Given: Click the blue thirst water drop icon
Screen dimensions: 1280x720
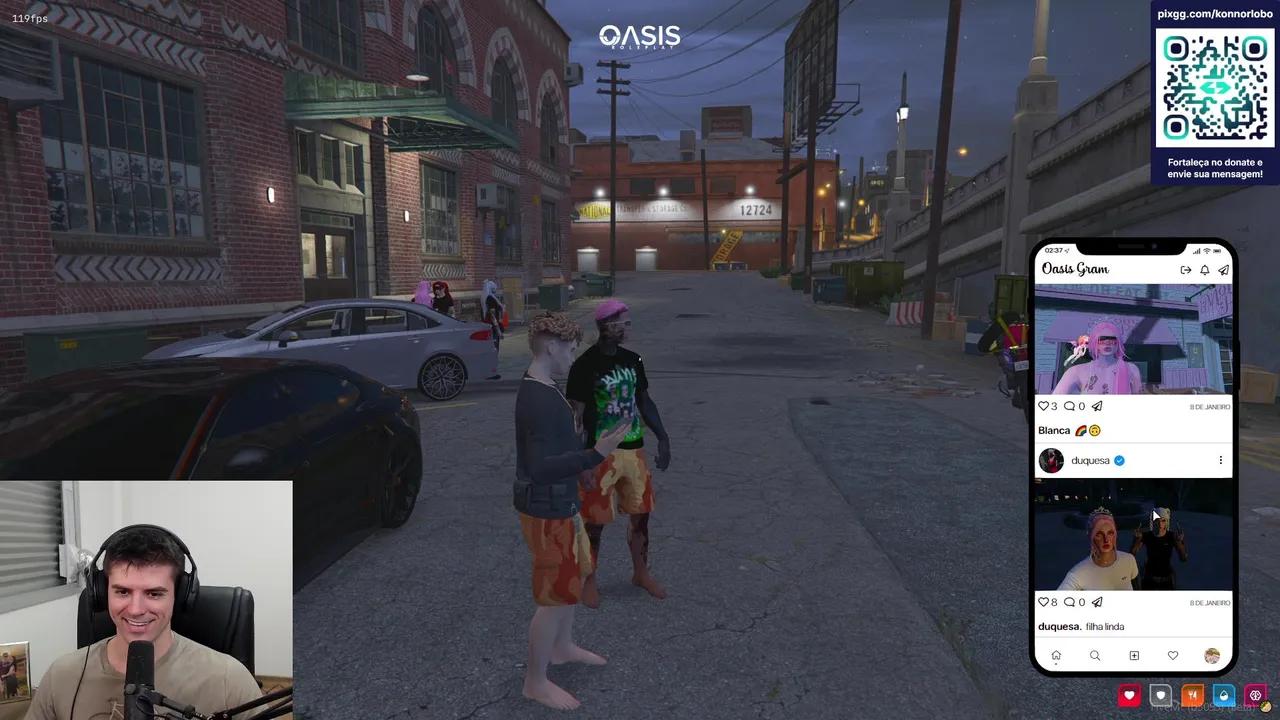Looking at the screenshot, I should click(1223, 694).
